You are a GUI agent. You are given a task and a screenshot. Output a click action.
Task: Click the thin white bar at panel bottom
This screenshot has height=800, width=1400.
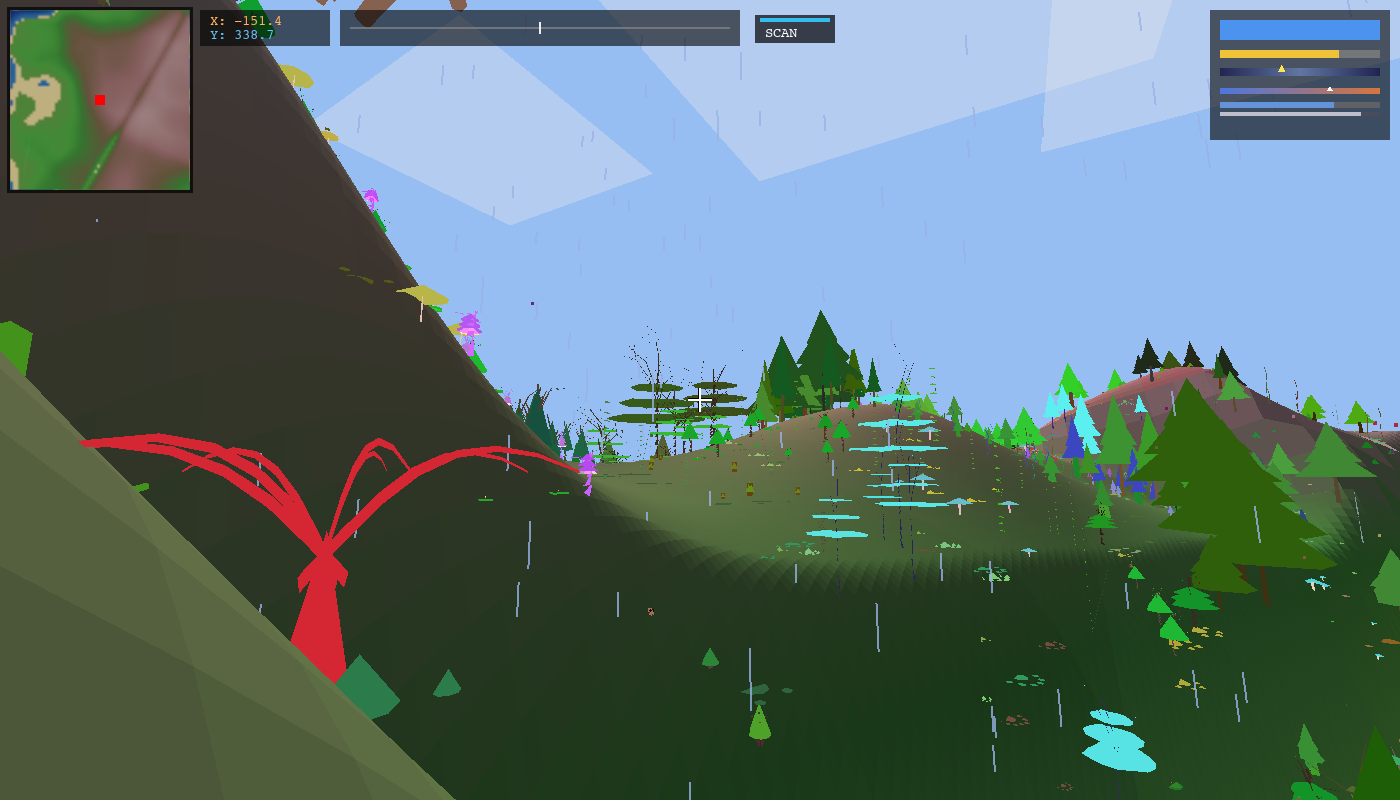1290,116
